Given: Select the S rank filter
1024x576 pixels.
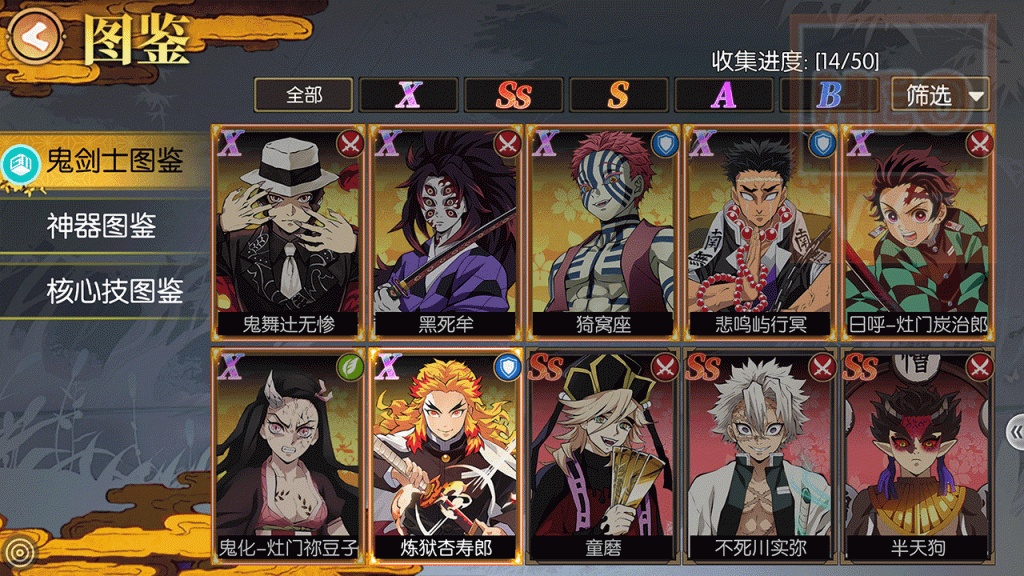Looking at the screenshot, I should [618, 95].
